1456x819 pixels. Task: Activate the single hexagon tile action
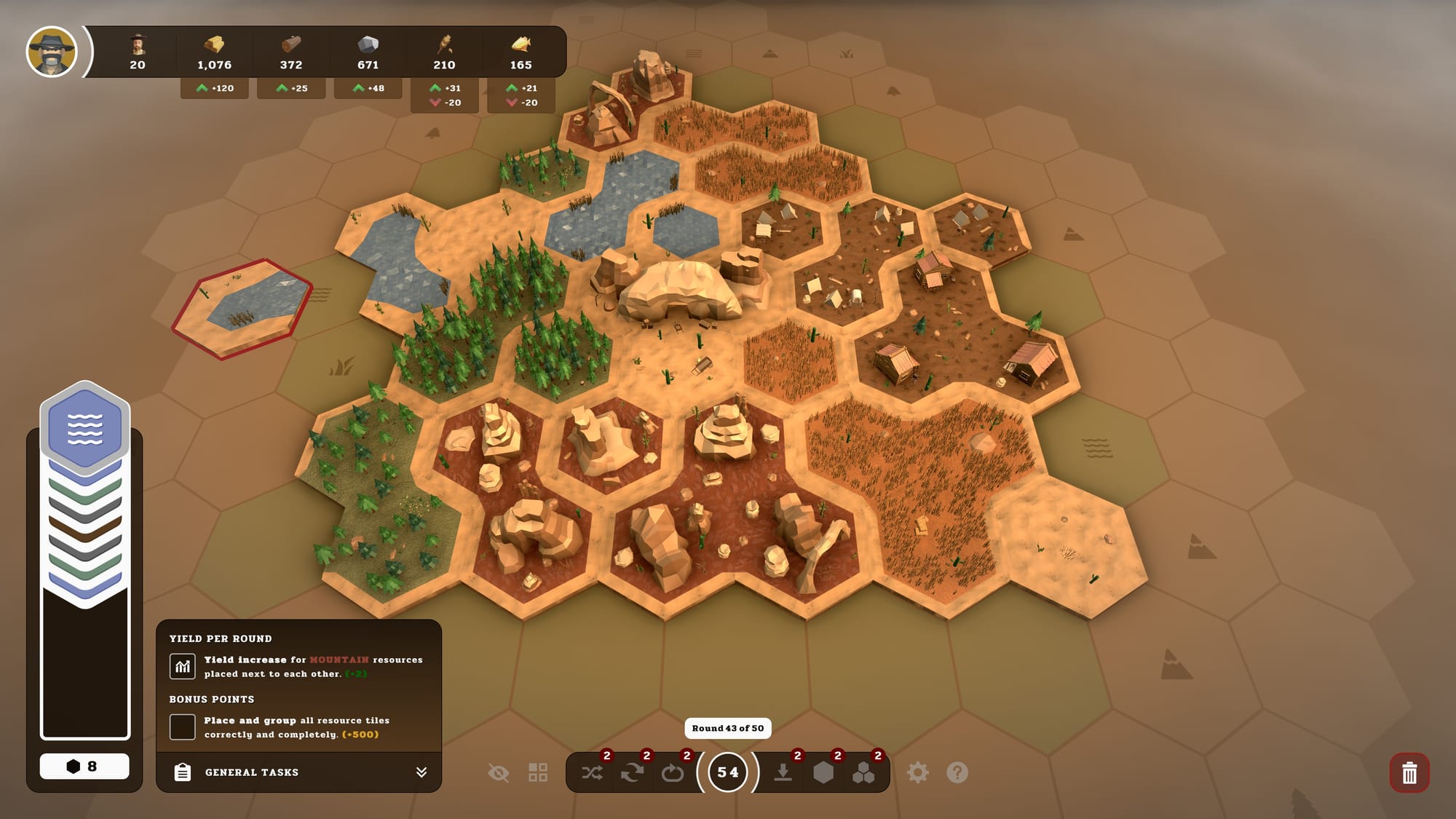(823, 772)
